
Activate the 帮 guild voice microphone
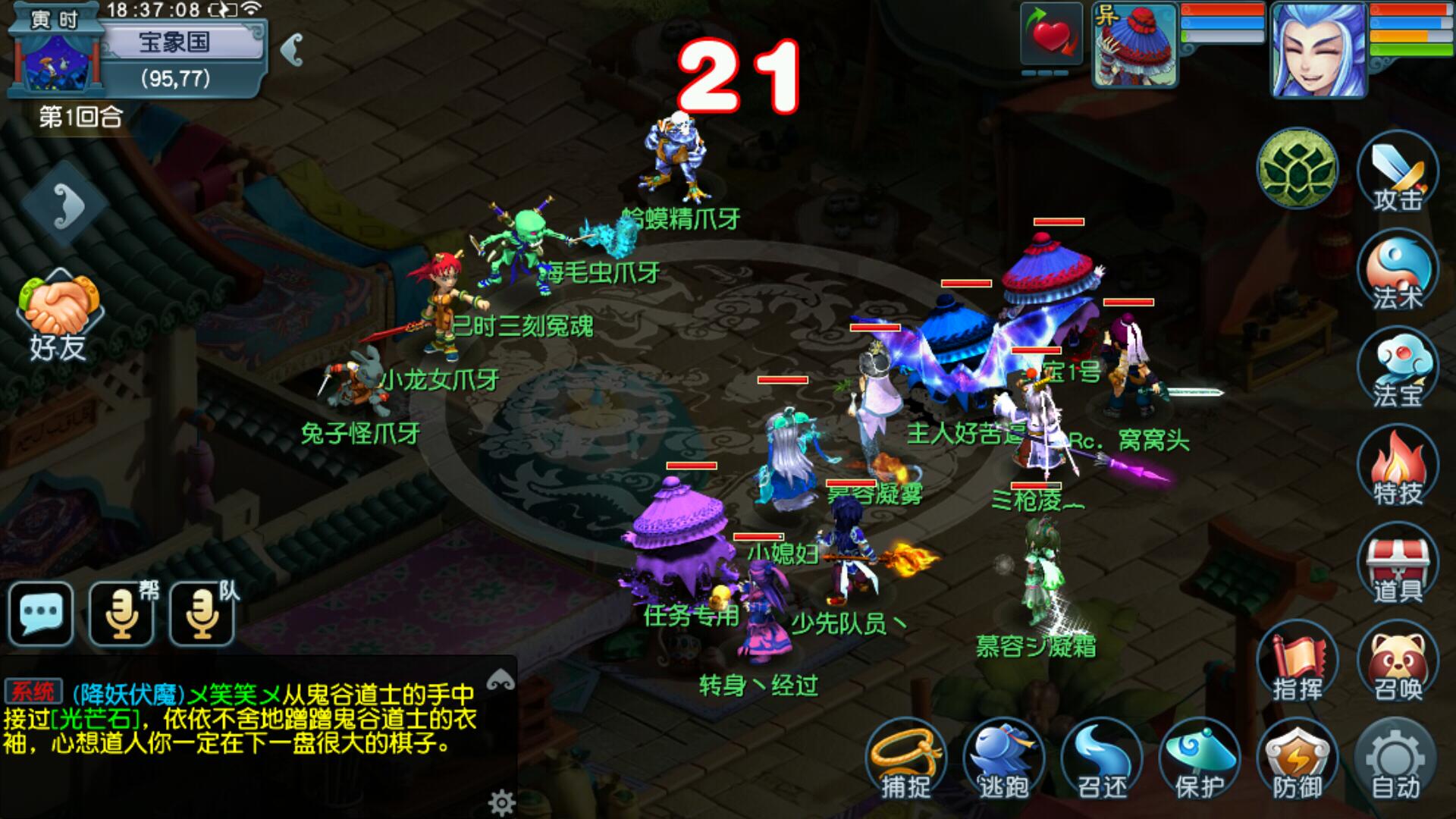point(122,613)
